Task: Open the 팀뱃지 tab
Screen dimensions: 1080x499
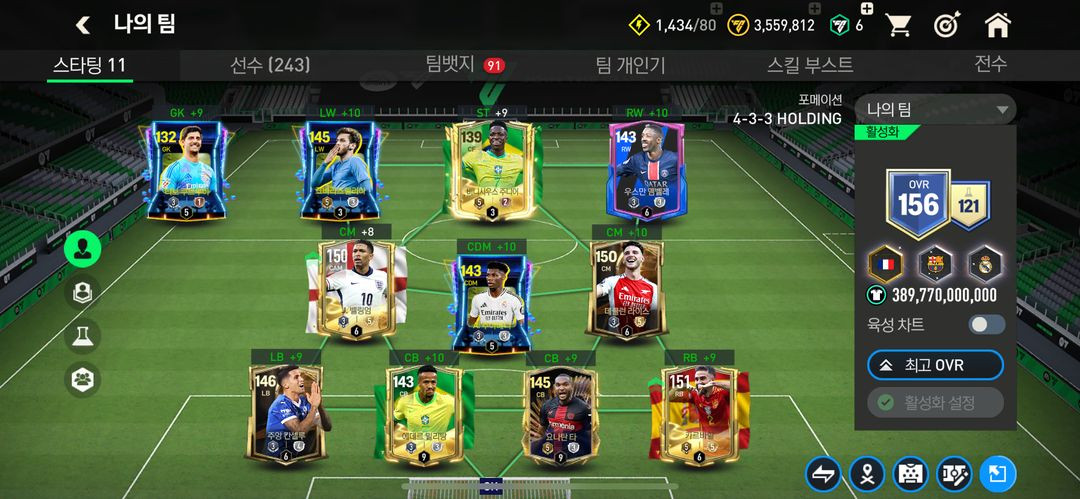Action: click(x=450, y=65)
